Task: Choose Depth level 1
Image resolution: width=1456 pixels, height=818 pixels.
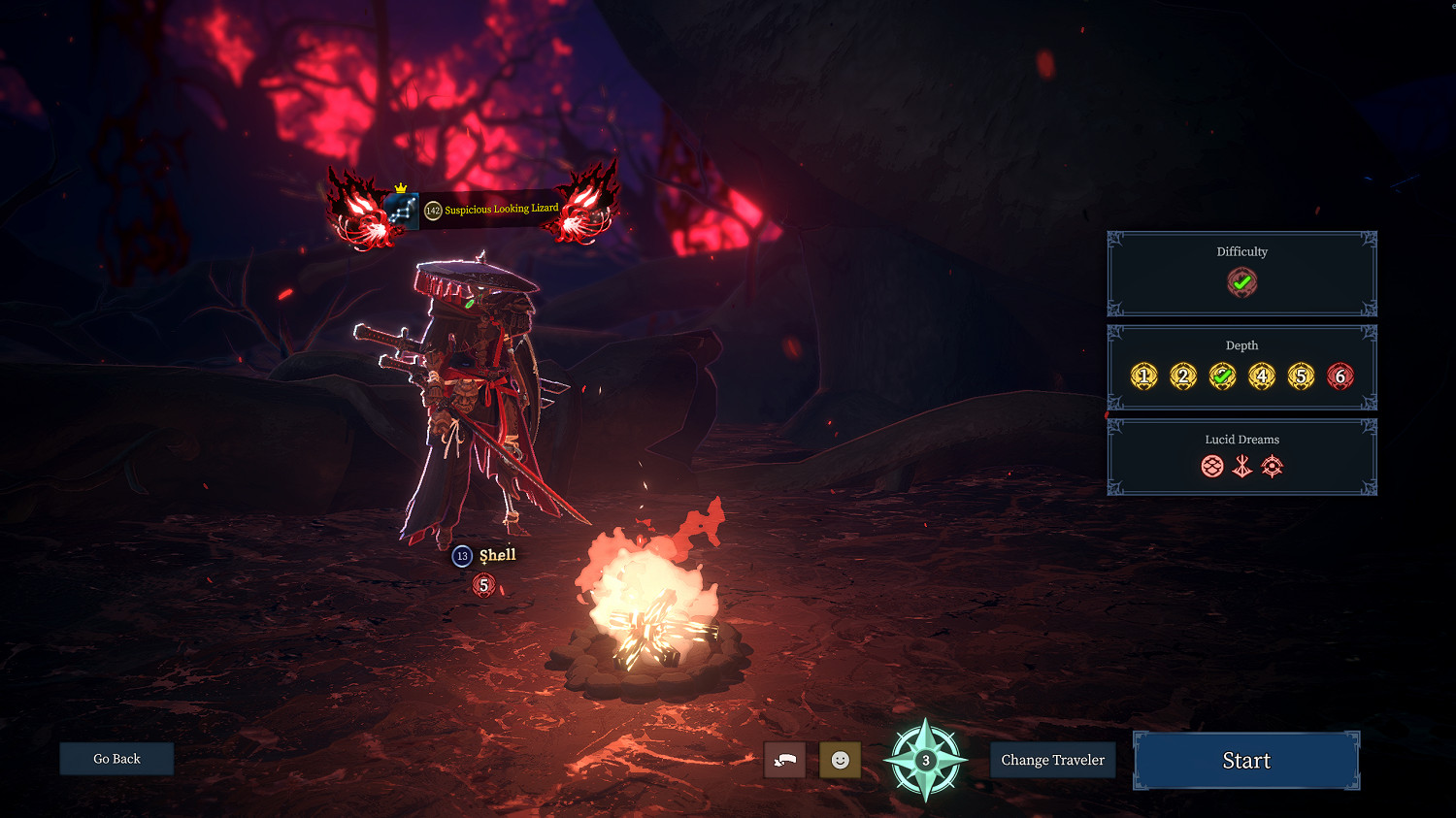Action: tap(1143, 376)
